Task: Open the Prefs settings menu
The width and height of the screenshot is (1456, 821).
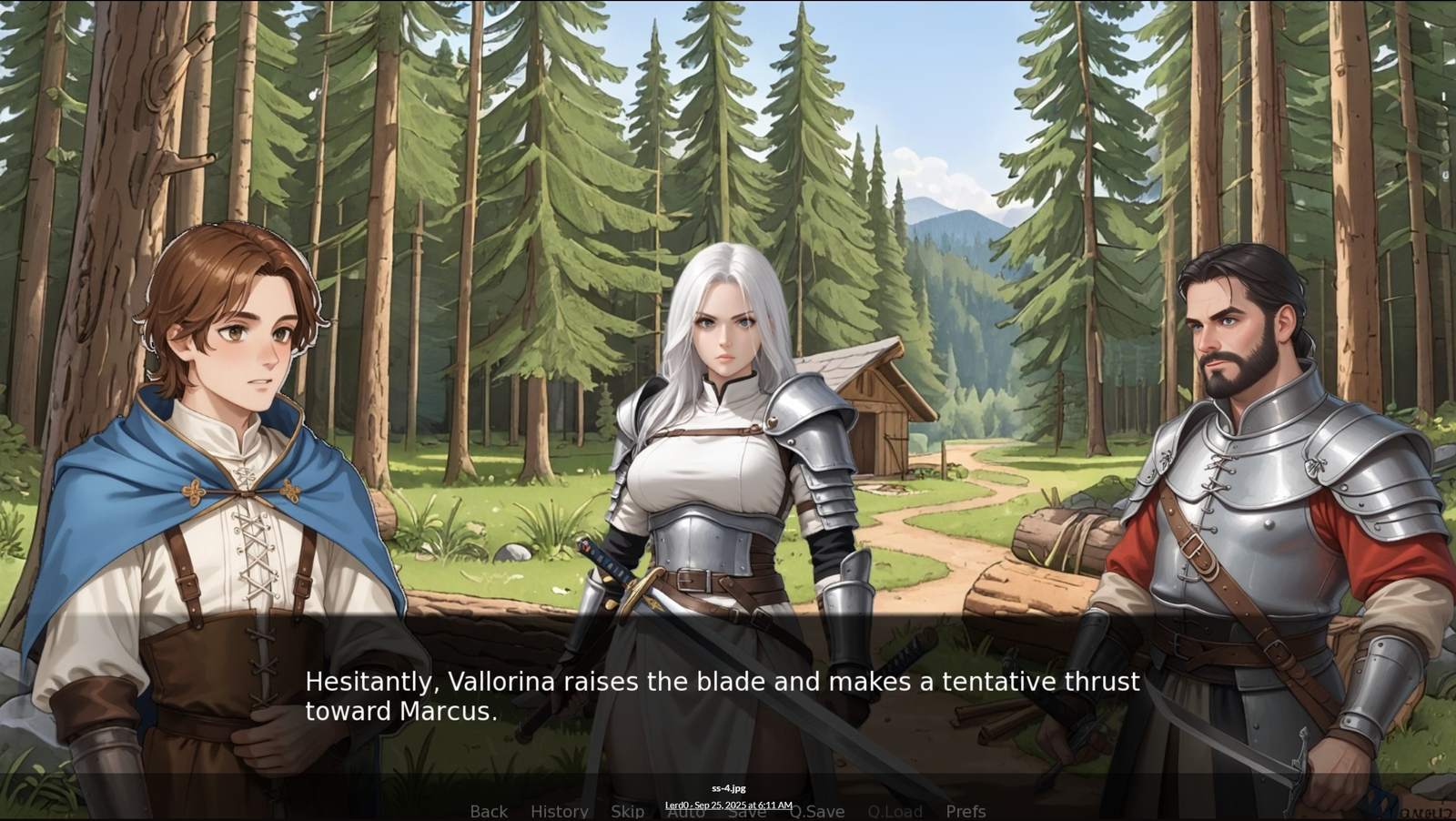Action: click(x=966, y=811)
